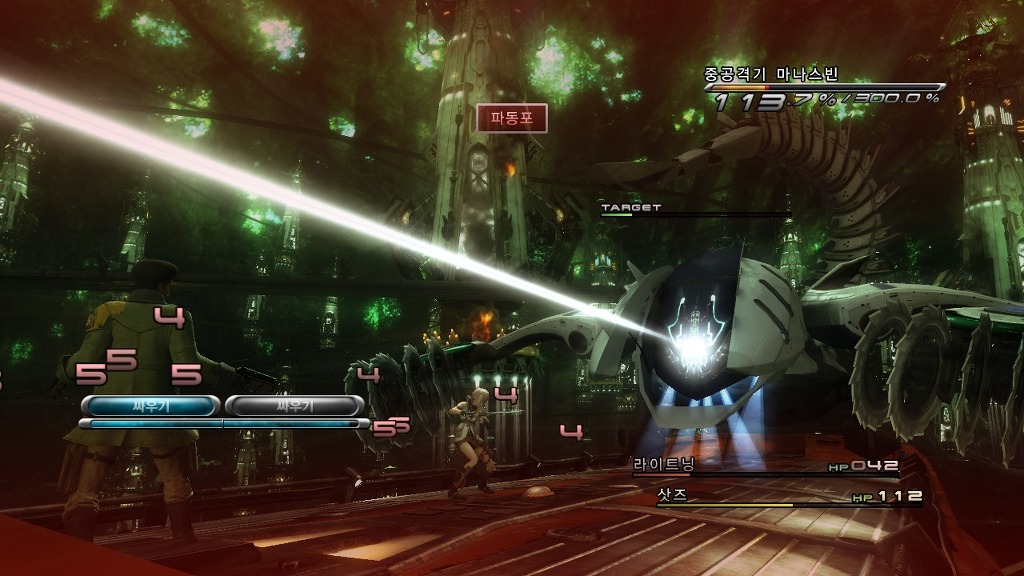1024x576 pixels.
Task: Choose party member 삿즈 in the status list
Action: 671,495
